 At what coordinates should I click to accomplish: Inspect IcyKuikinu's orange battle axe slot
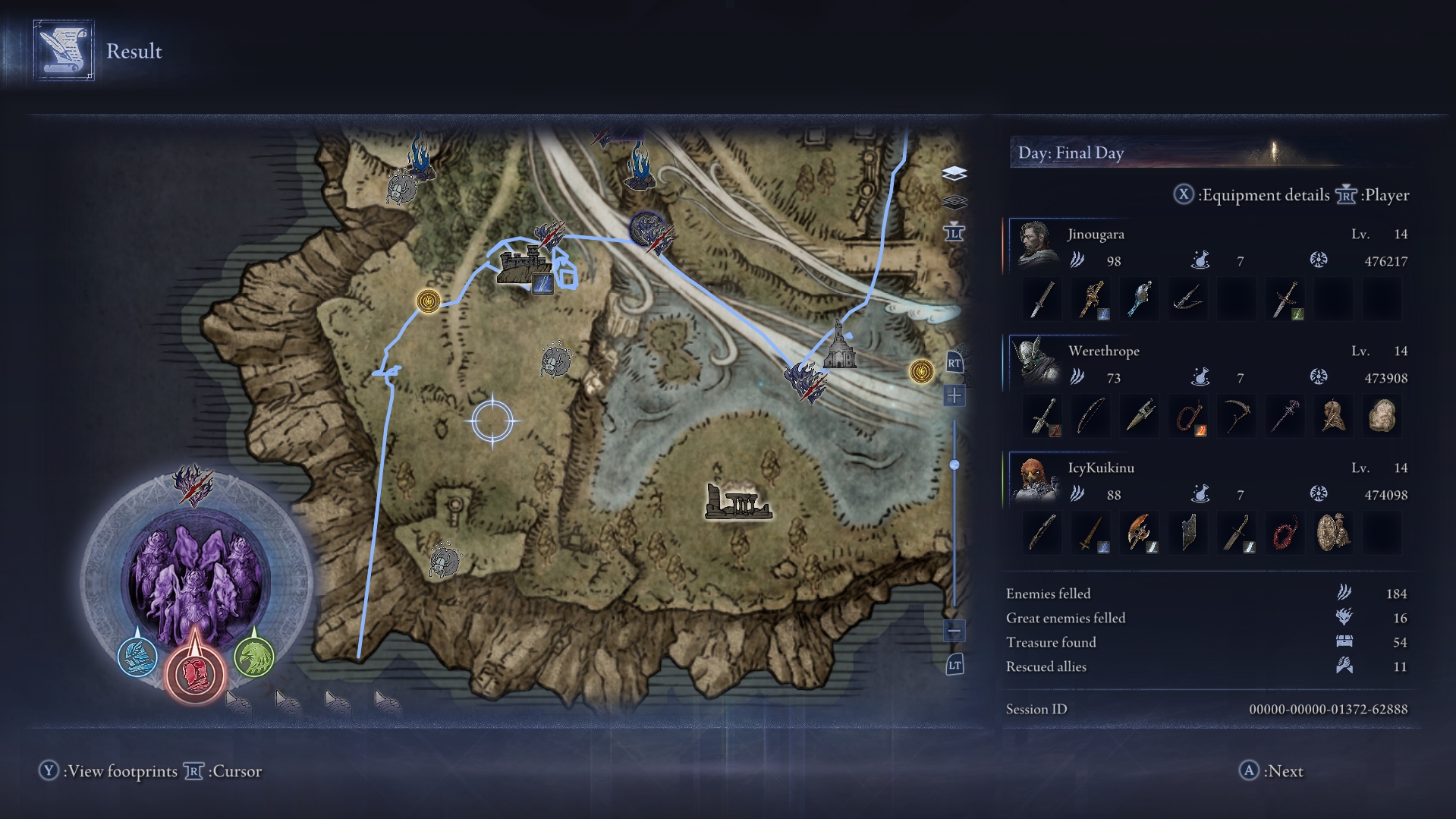coord(1139,533)
